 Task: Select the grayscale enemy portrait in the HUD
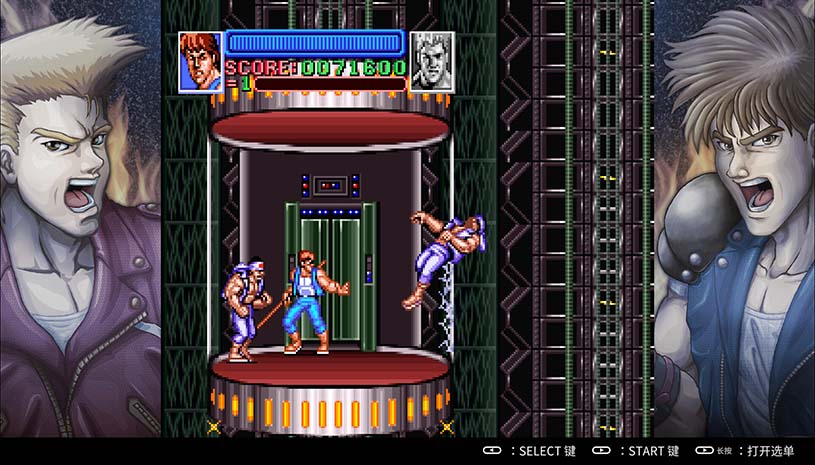coord(432,62)
